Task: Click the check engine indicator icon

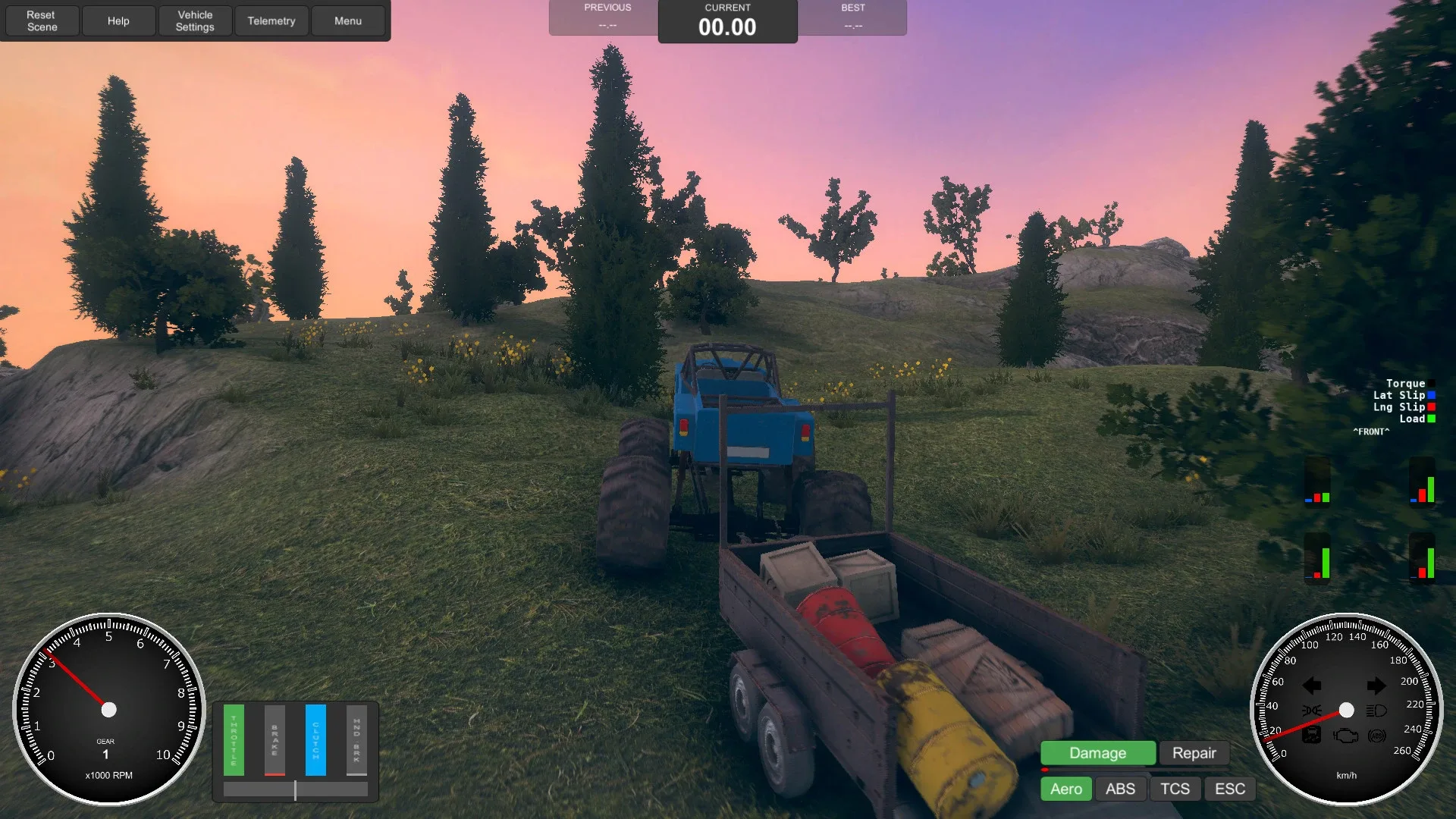Action: pos(1345,736)
